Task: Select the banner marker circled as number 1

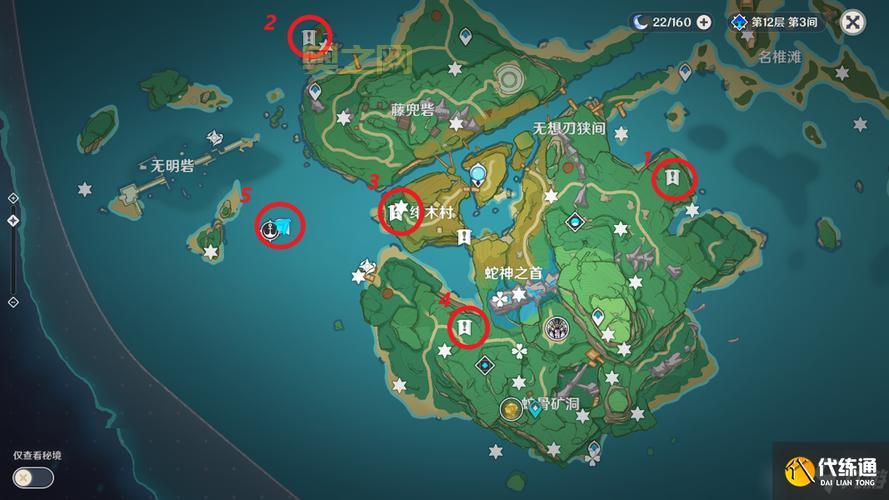Action: pos(673,179)
